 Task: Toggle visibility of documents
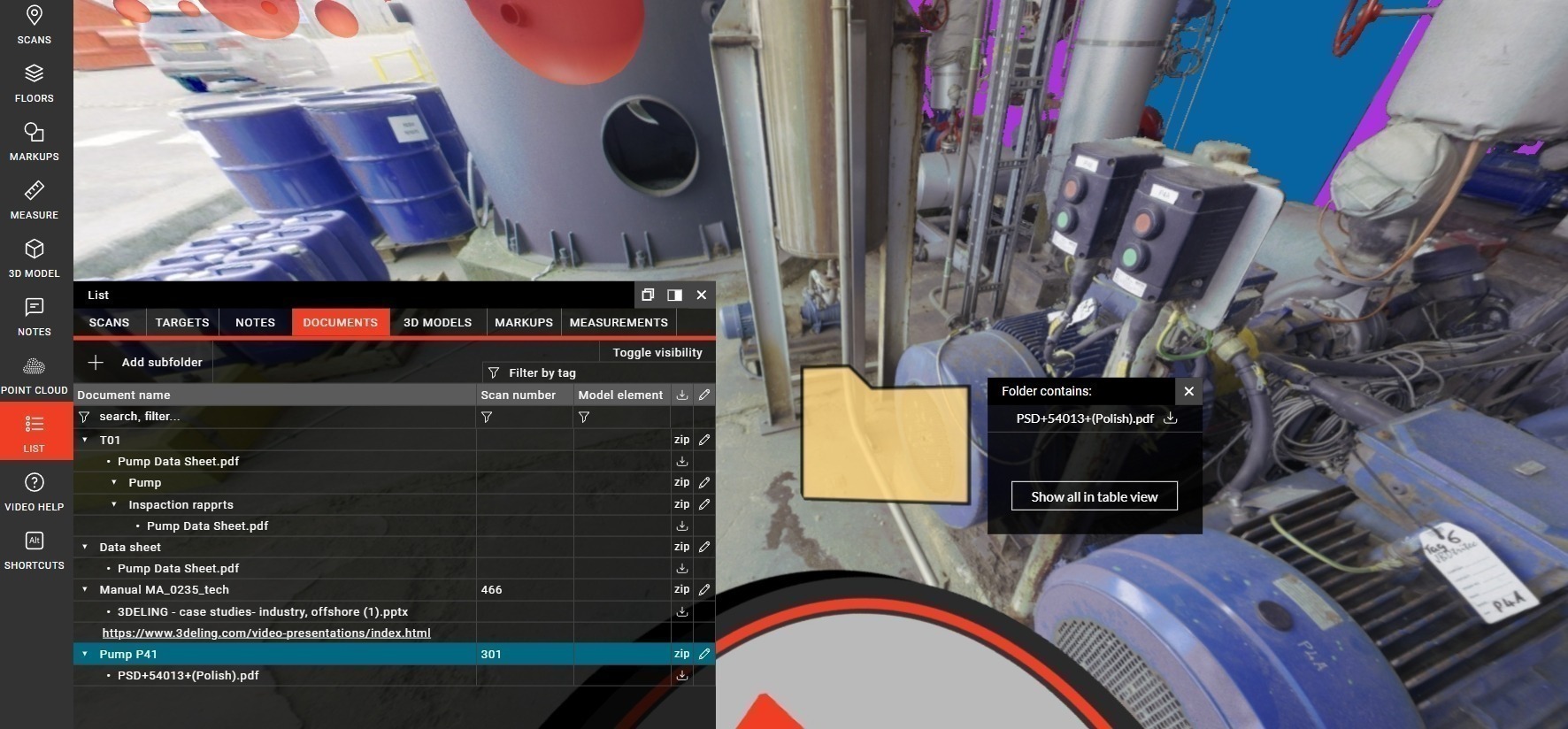pos(657,352)
